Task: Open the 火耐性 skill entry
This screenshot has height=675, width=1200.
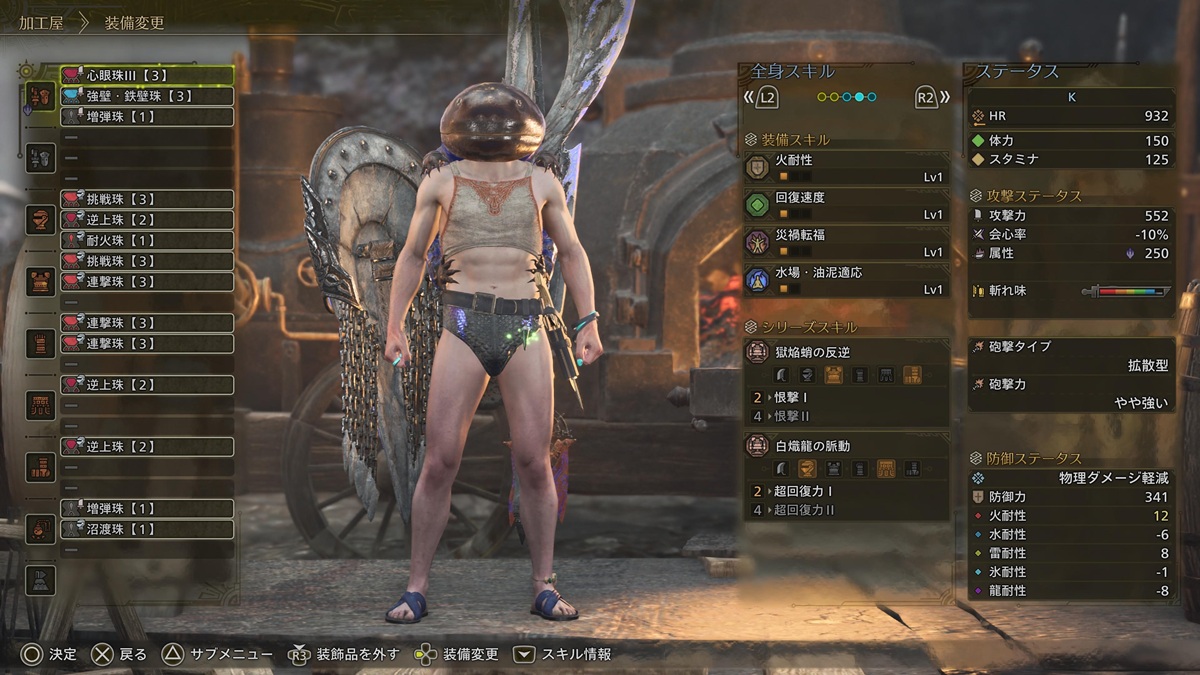Action: point(846,167)
